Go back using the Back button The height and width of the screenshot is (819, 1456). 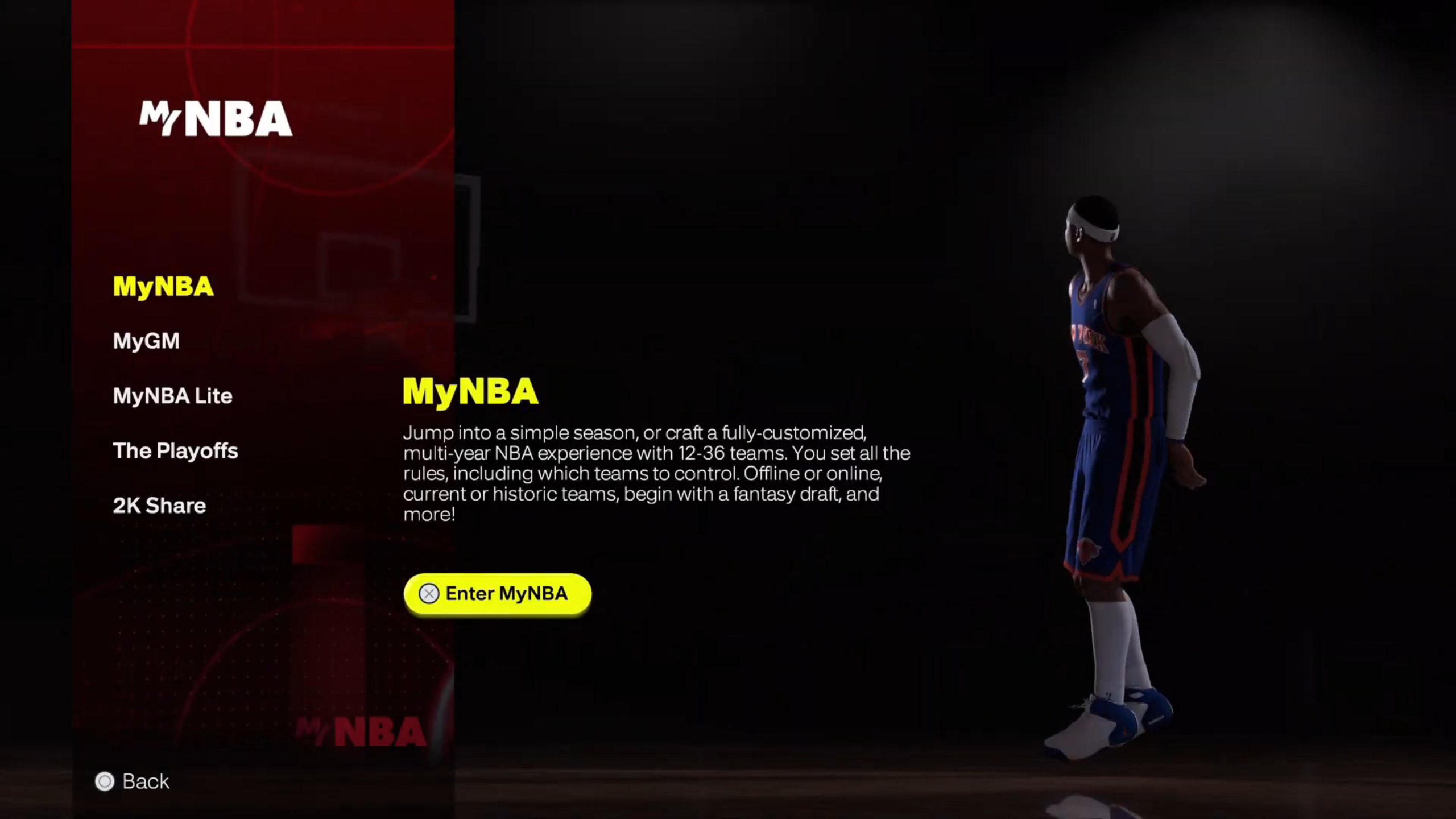click(133, 781)
